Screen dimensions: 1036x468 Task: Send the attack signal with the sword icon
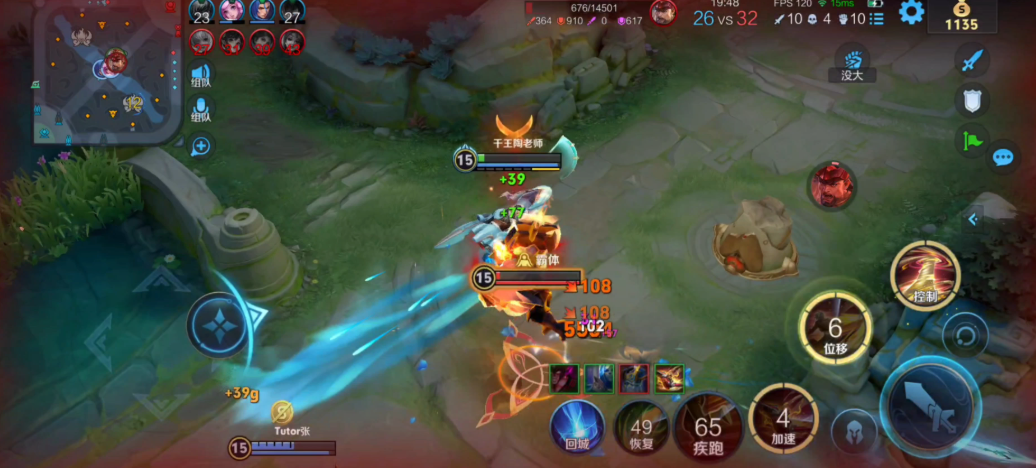click(971, 61)
